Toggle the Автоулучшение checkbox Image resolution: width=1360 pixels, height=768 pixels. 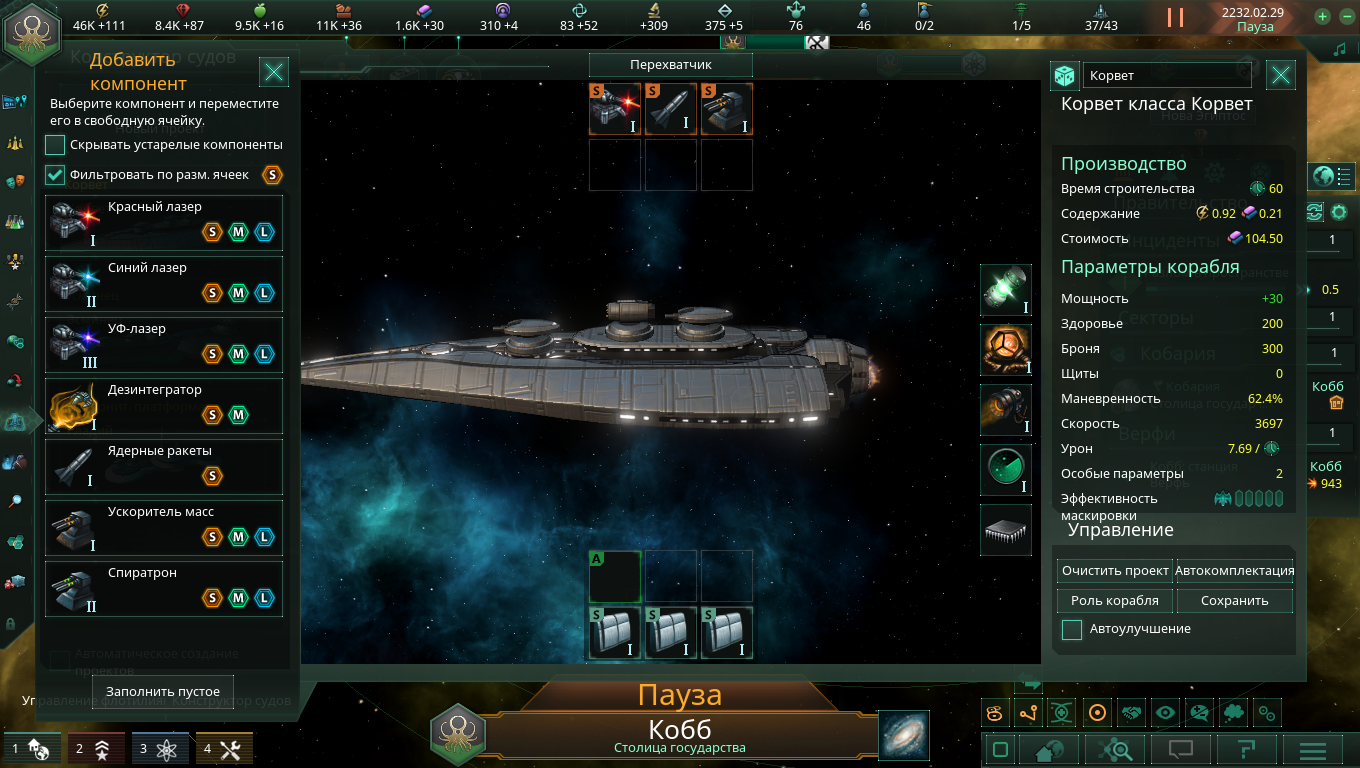click(x=1072, y=630)
